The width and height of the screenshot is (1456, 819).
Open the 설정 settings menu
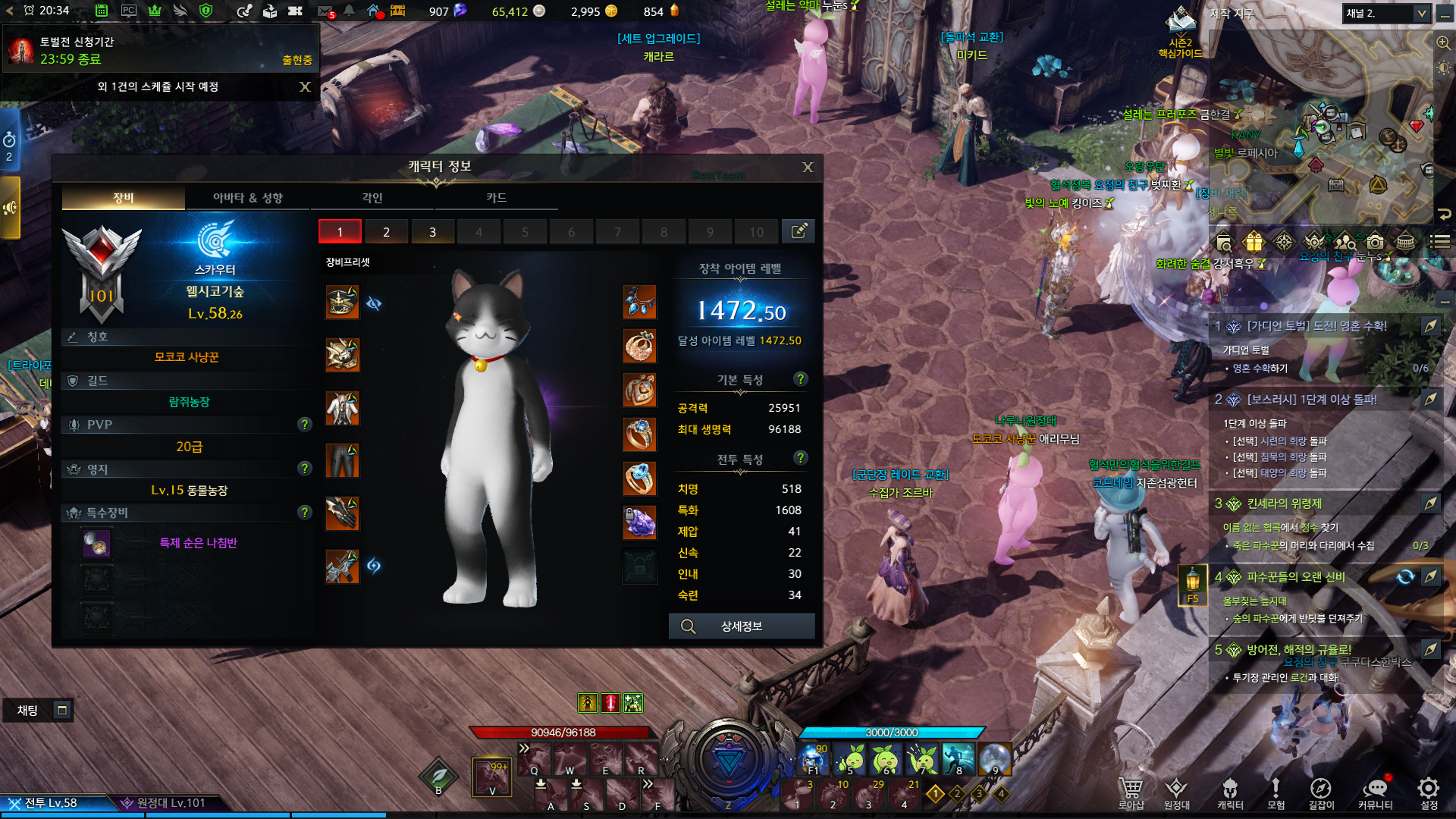[1429, 792]
